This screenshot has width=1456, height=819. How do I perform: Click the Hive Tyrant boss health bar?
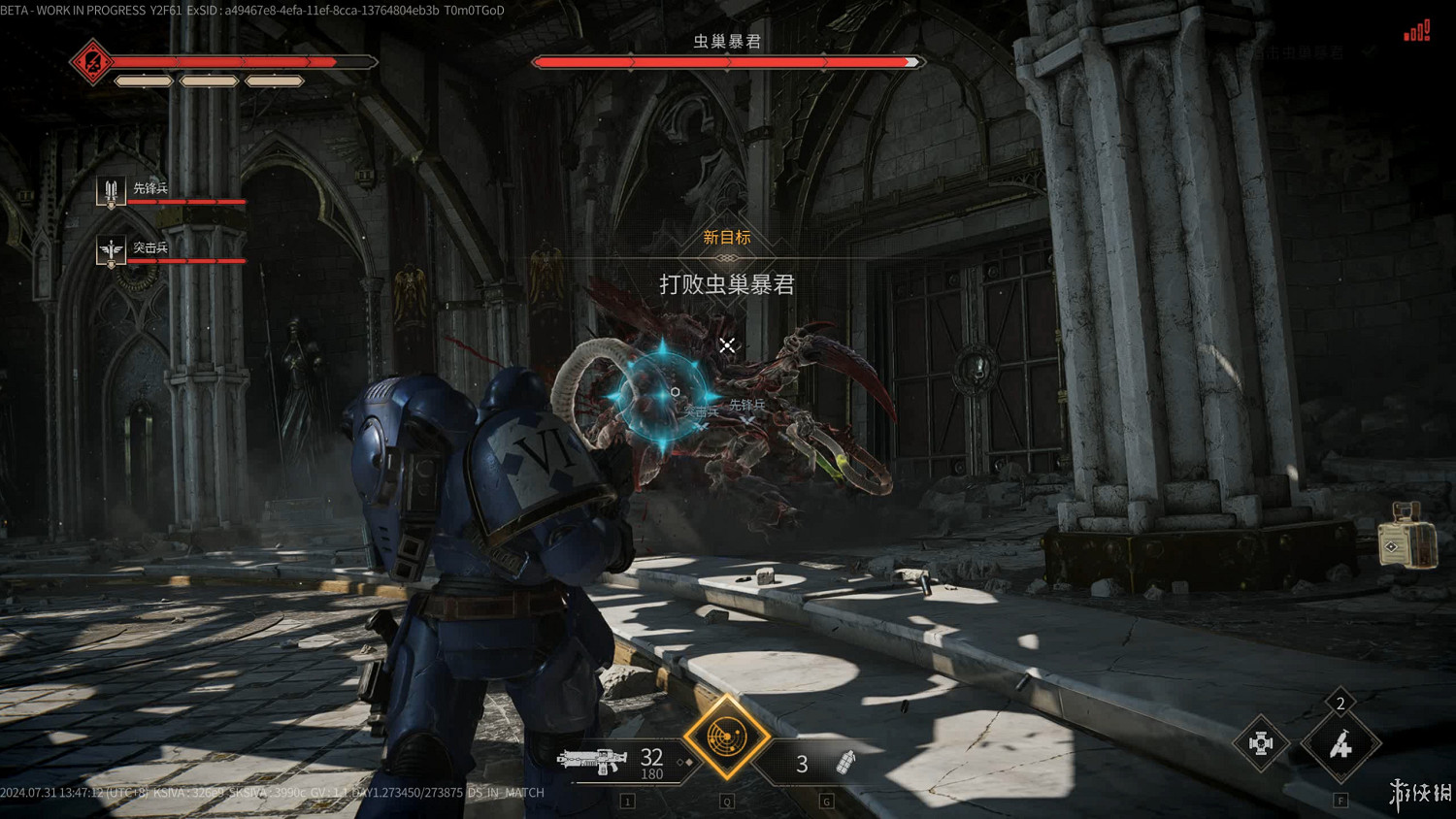(x=726, y=61)
